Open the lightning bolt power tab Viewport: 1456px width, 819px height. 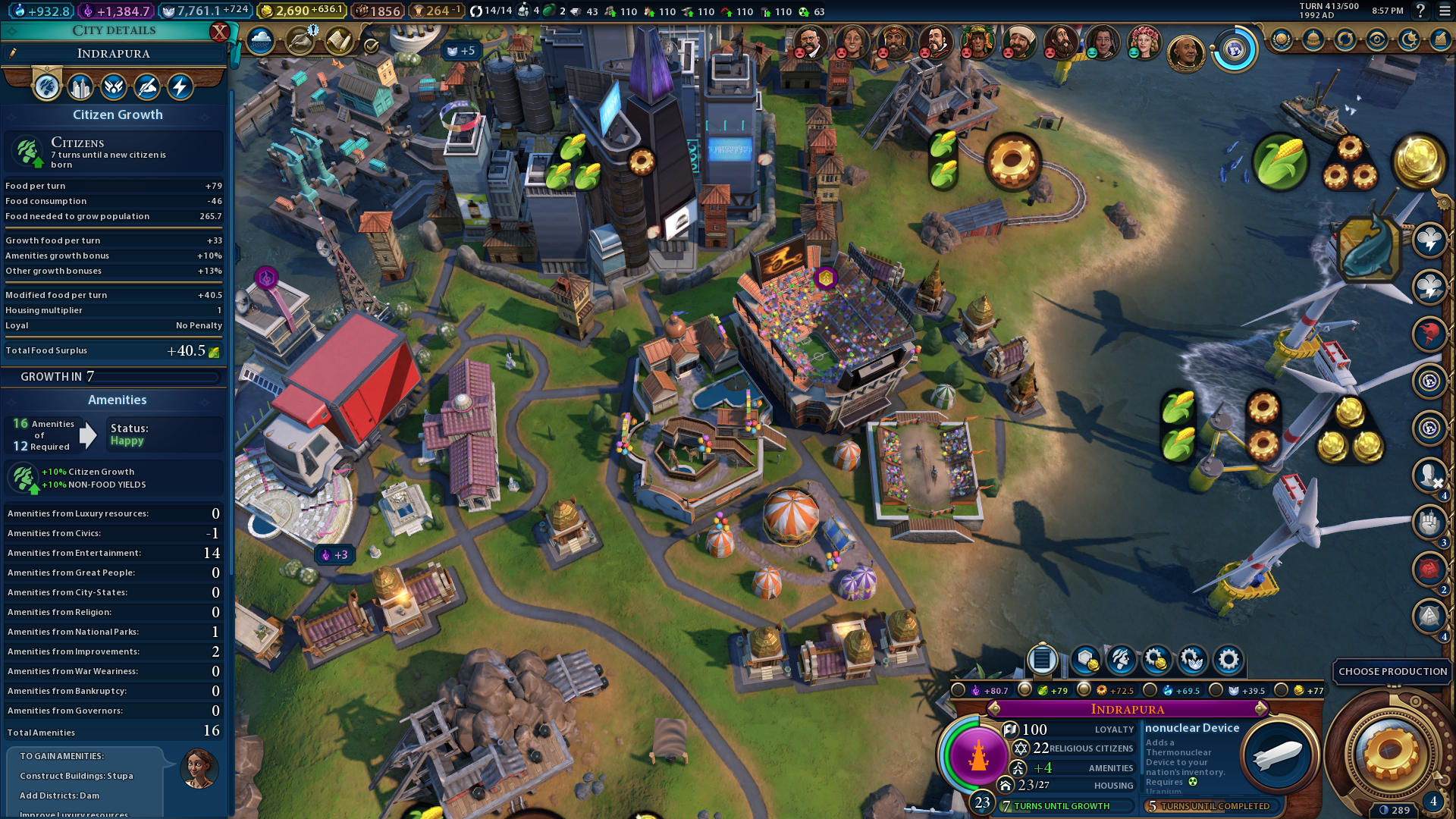point(180,87)
